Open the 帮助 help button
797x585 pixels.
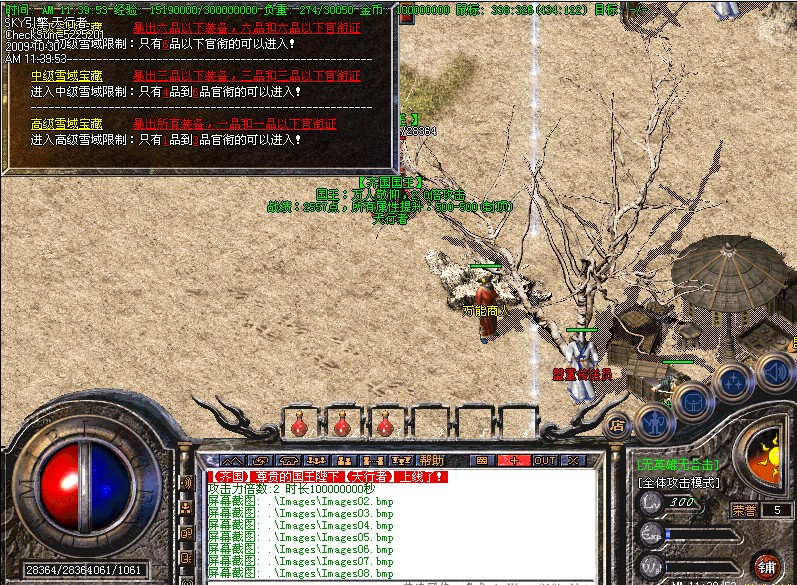pyautogui.click(x=432, y=460)
